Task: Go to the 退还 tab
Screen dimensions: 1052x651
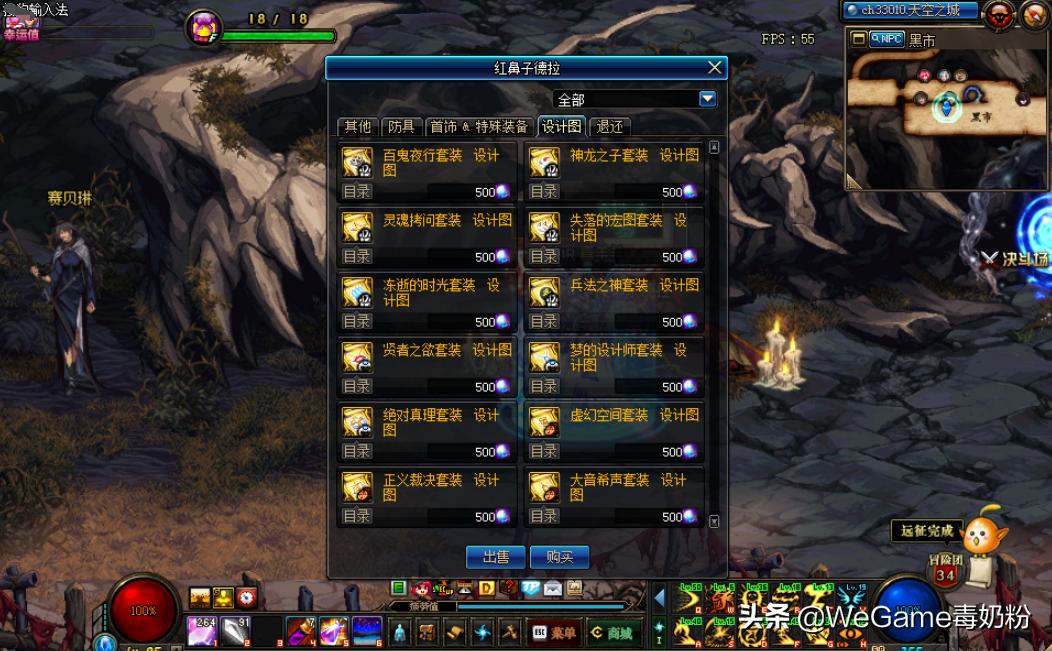Action: pyautogui.click(x=610, y=127)
